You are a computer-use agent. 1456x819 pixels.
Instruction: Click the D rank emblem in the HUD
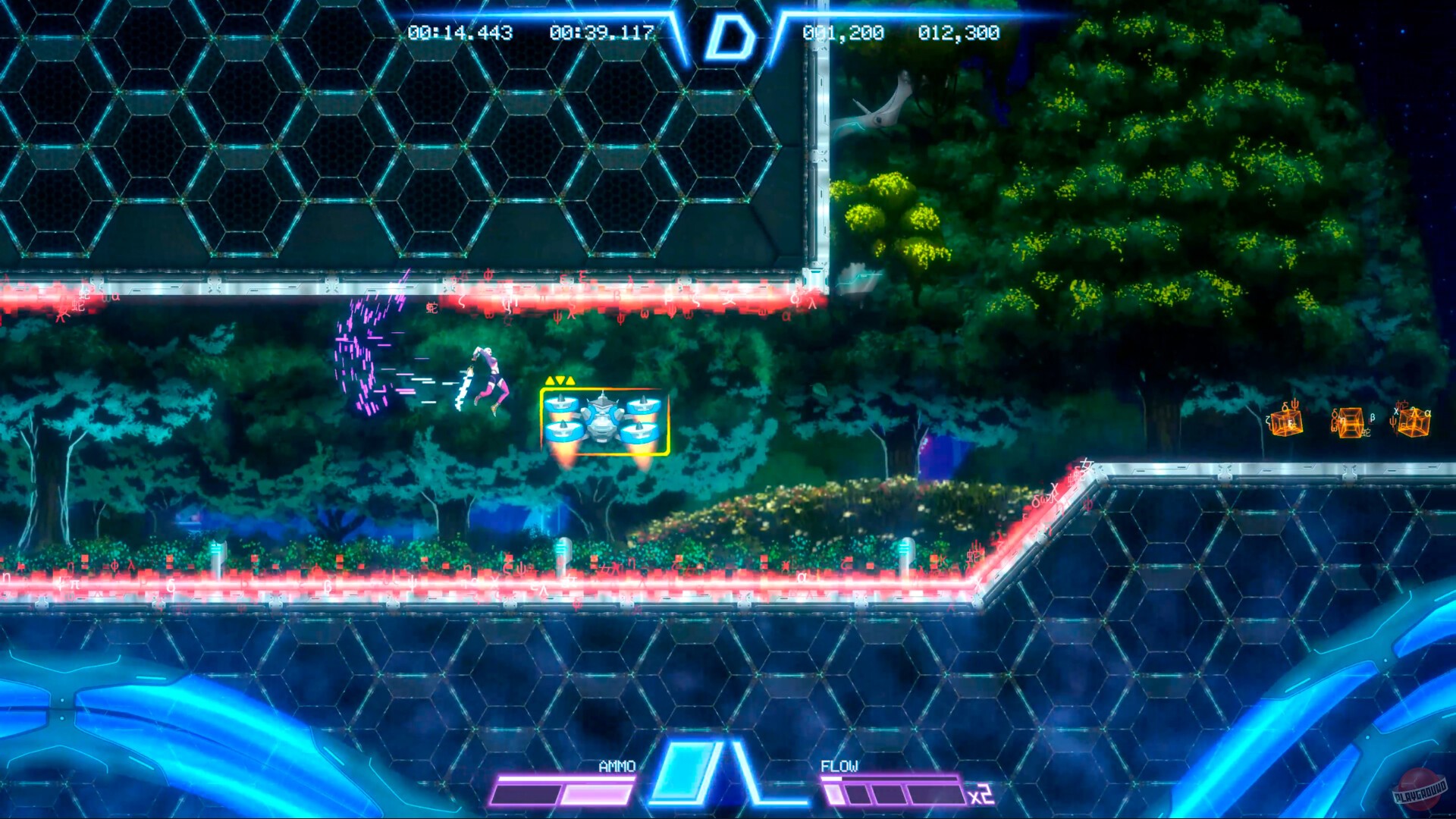pos(730,34)
